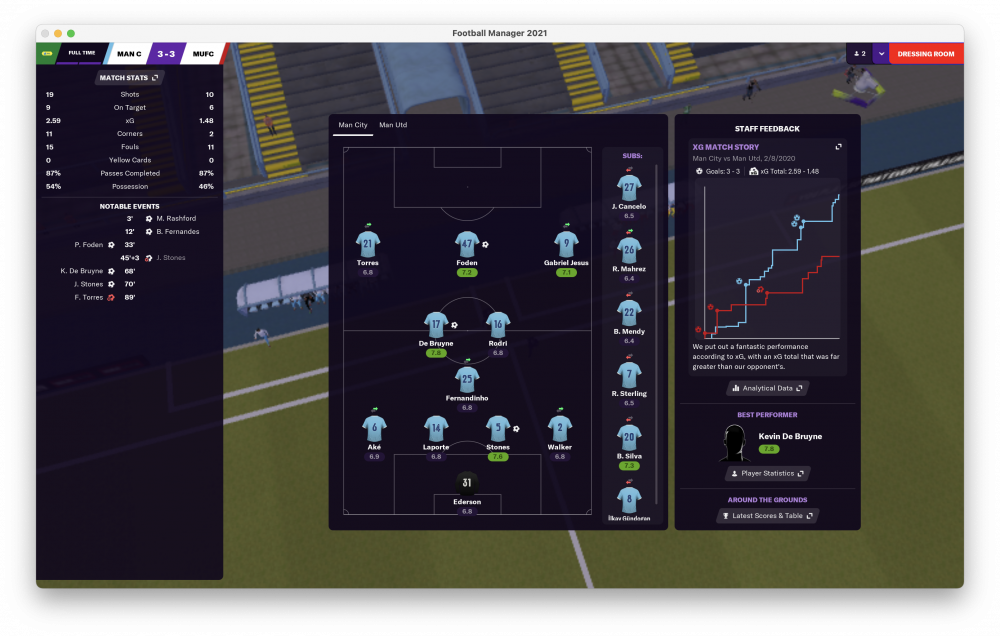Select the Man City lineup tab
The width and height of the screenshot is (1000, 636).
click(353, 125)
